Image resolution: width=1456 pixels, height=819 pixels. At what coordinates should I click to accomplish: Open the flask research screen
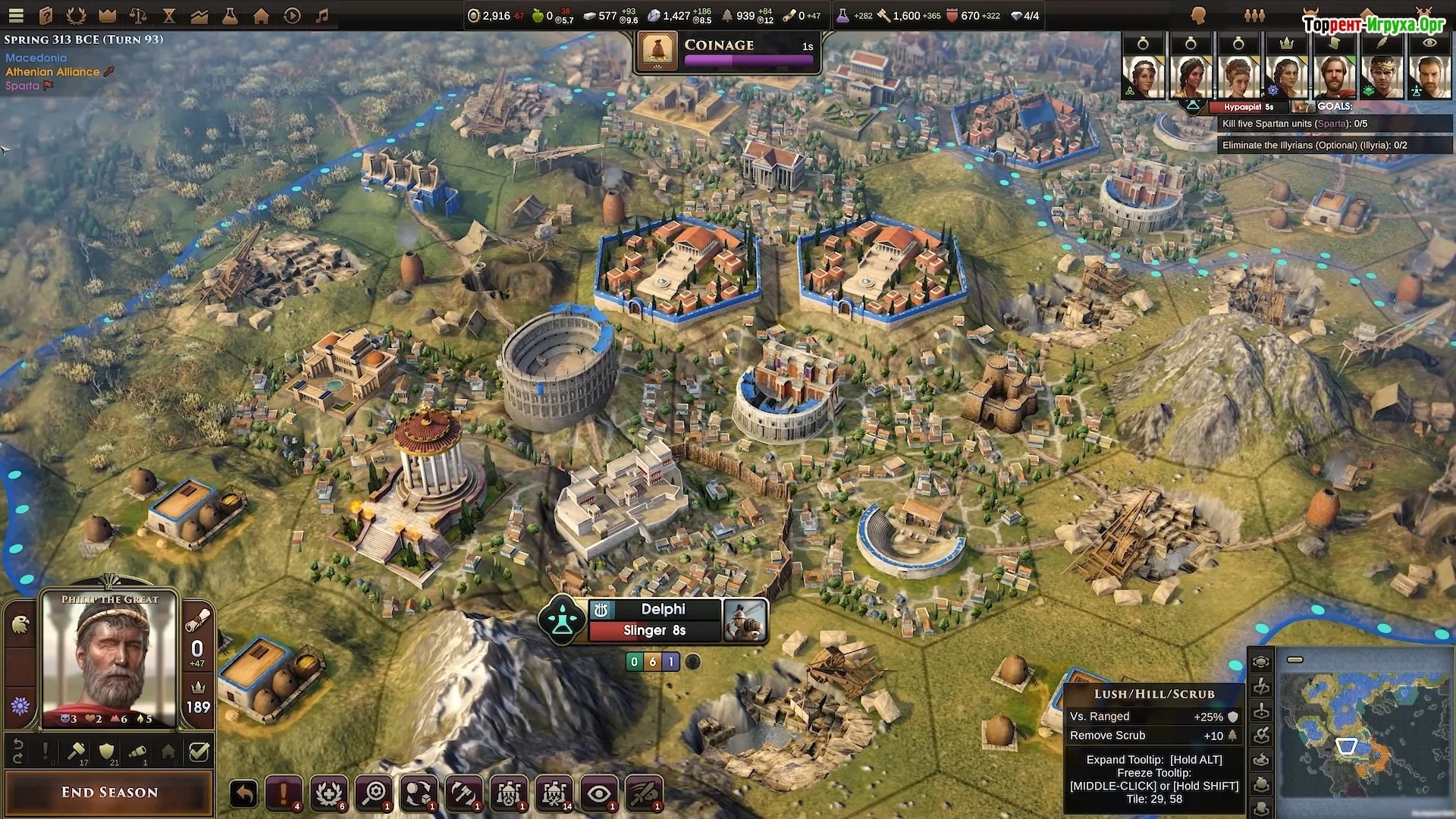click(x=230, y=15)
